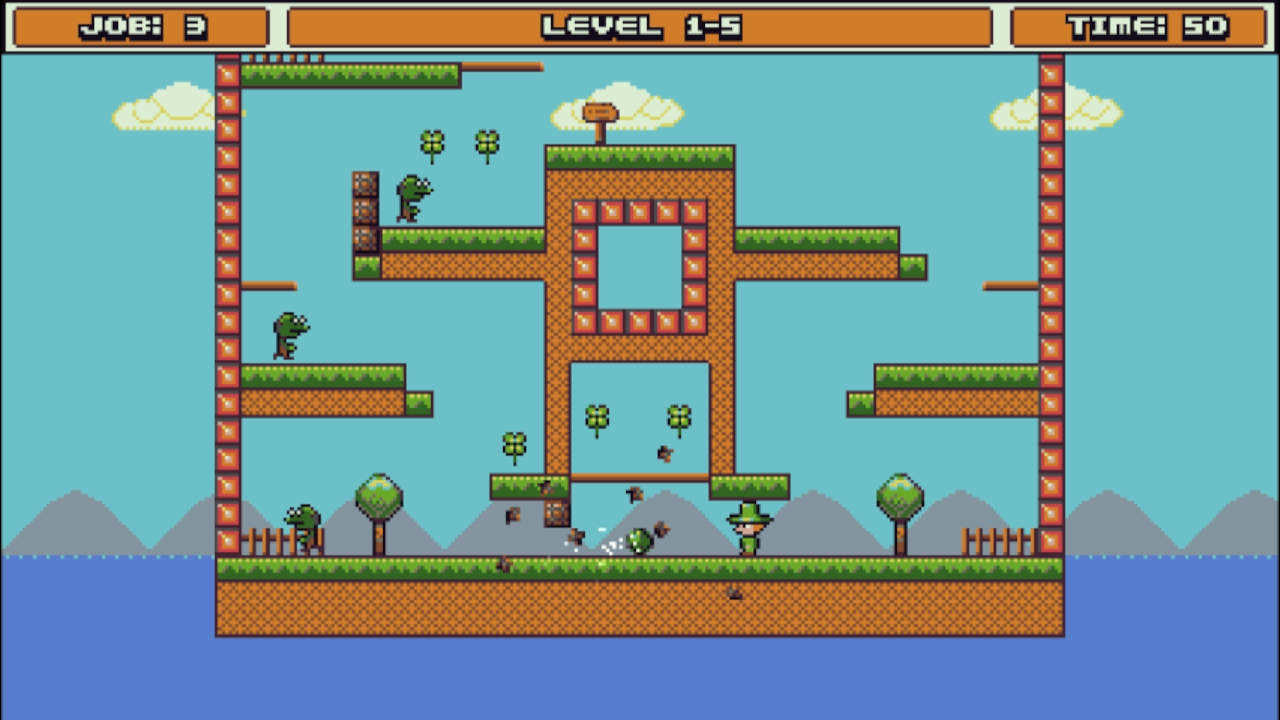1280x720 pixels.
Task: Click the right brick ladder column
Action: [x=1052, y=300]
